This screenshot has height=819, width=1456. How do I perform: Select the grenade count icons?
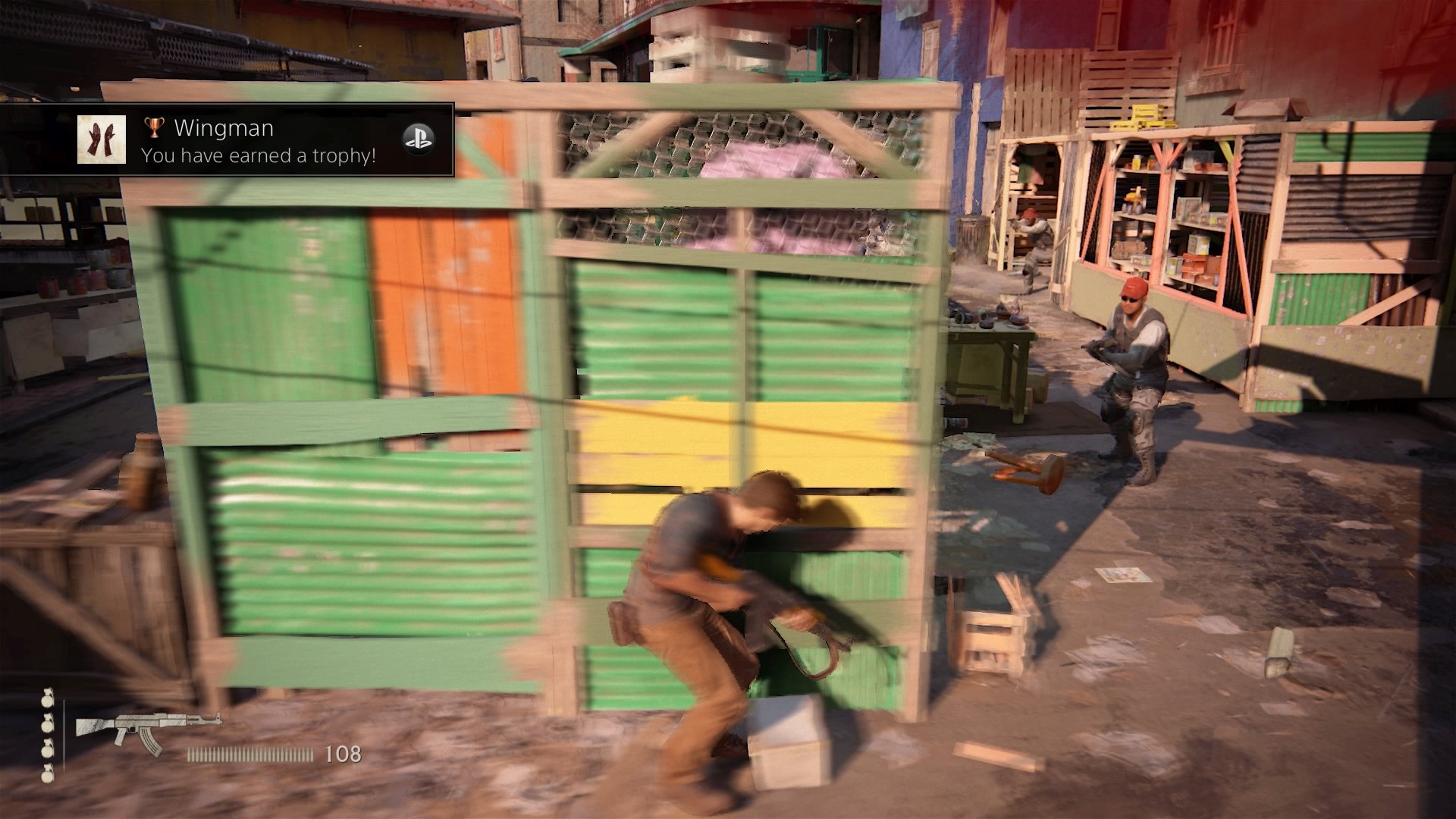[48, 735]
